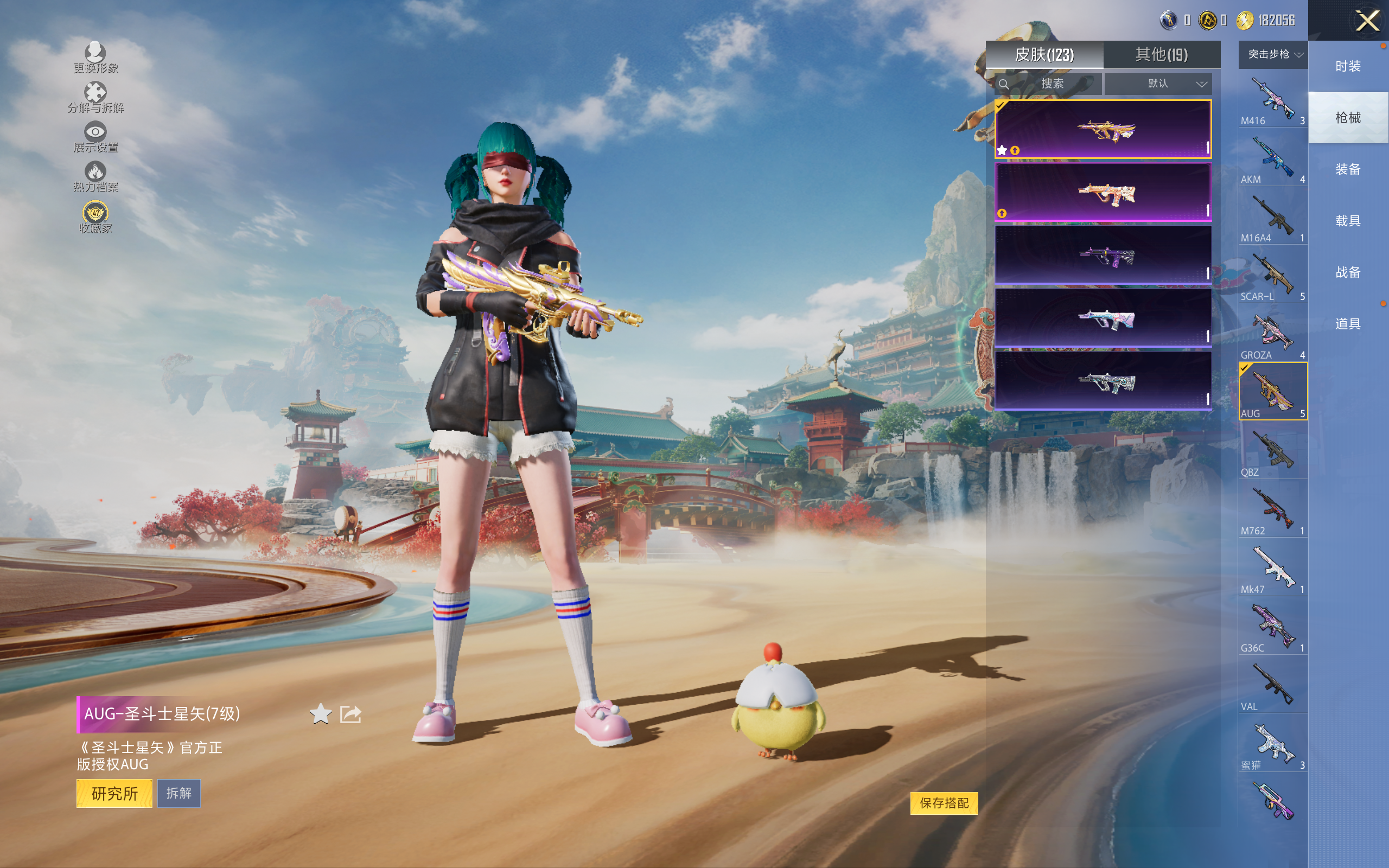Open 展示设置 display settings
The width and height of the screenshot is (1389, 868).
(x=95, y=137)
